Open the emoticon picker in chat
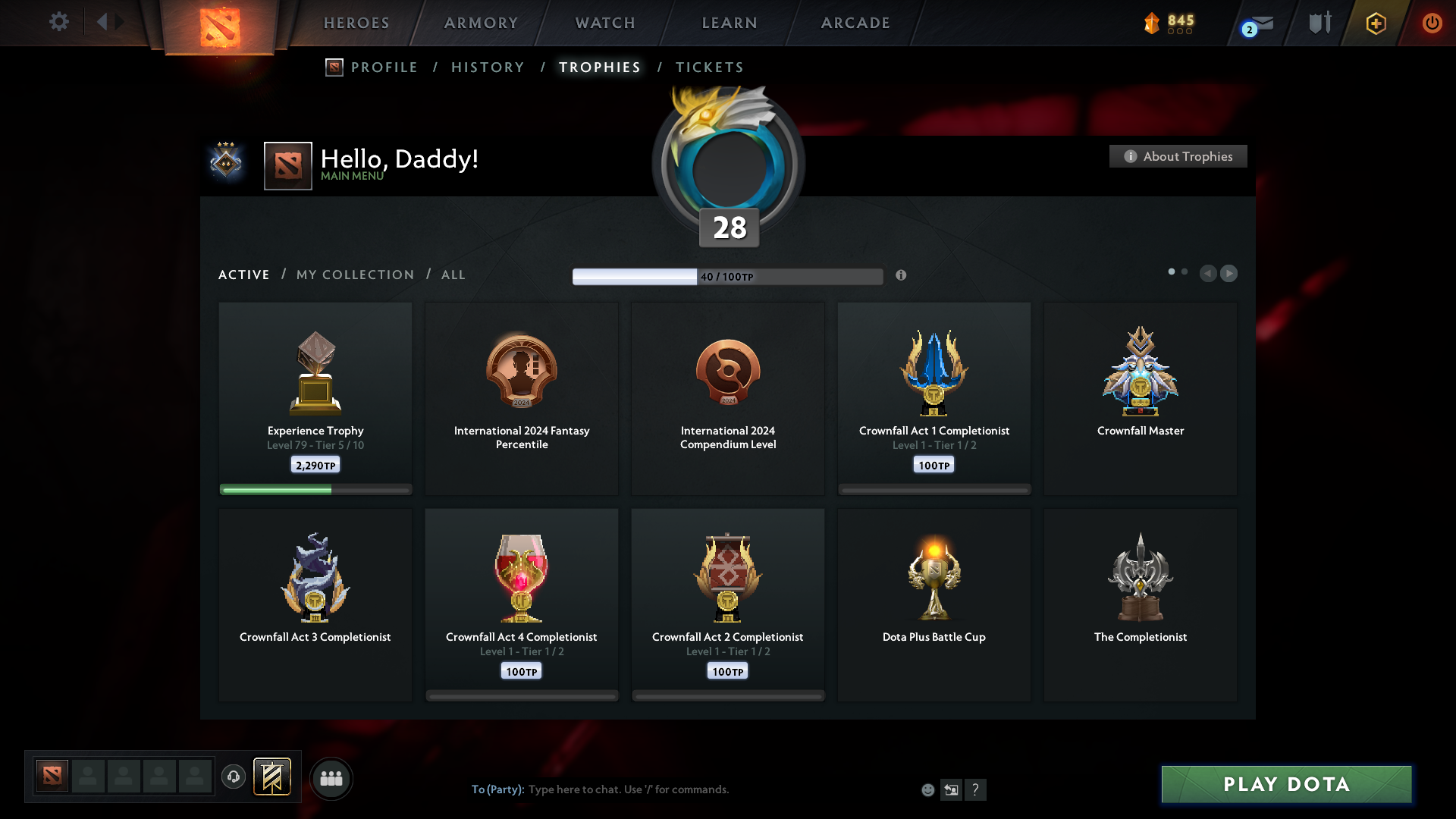This screenshot has width=1456, height=819. (x=928, y=789)
